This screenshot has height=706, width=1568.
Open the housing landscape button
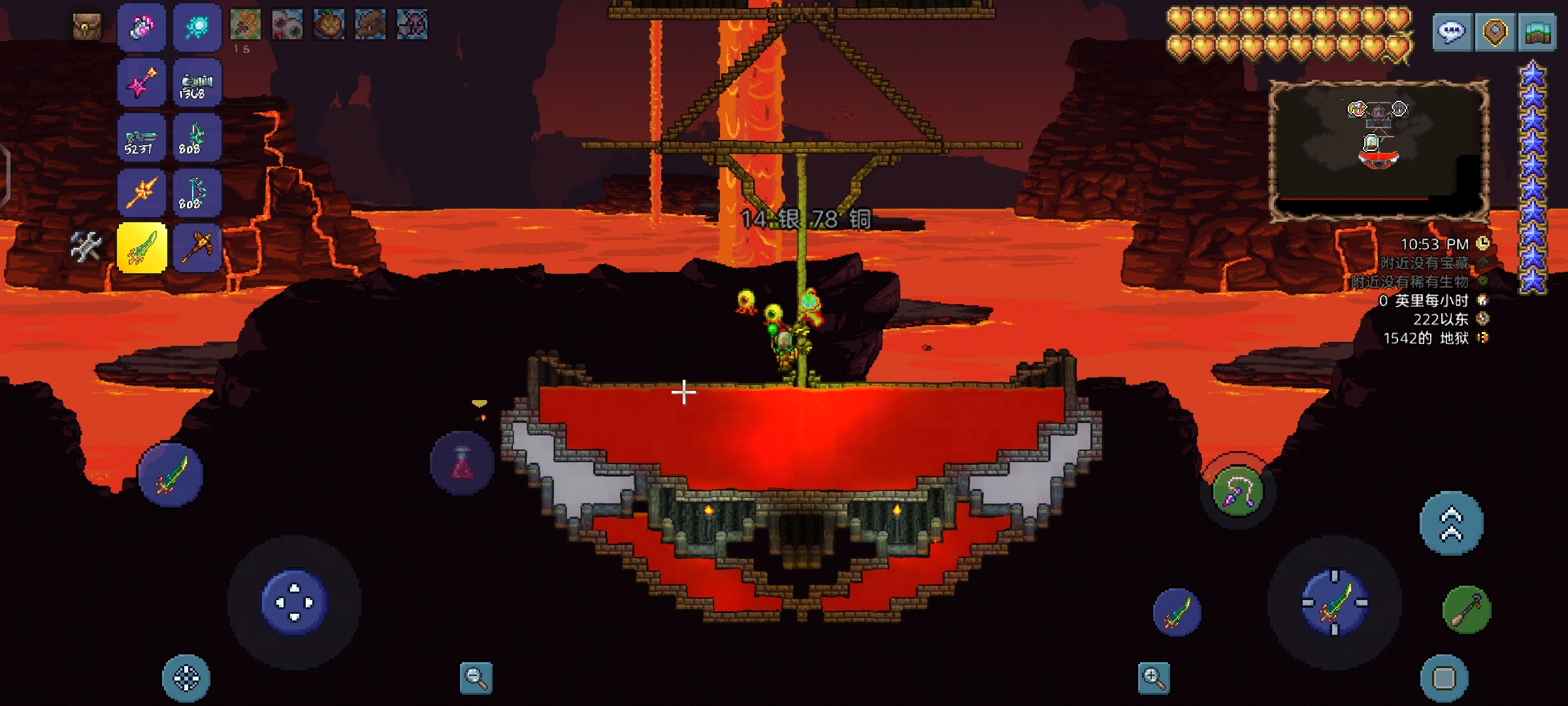click(1538, 31)
